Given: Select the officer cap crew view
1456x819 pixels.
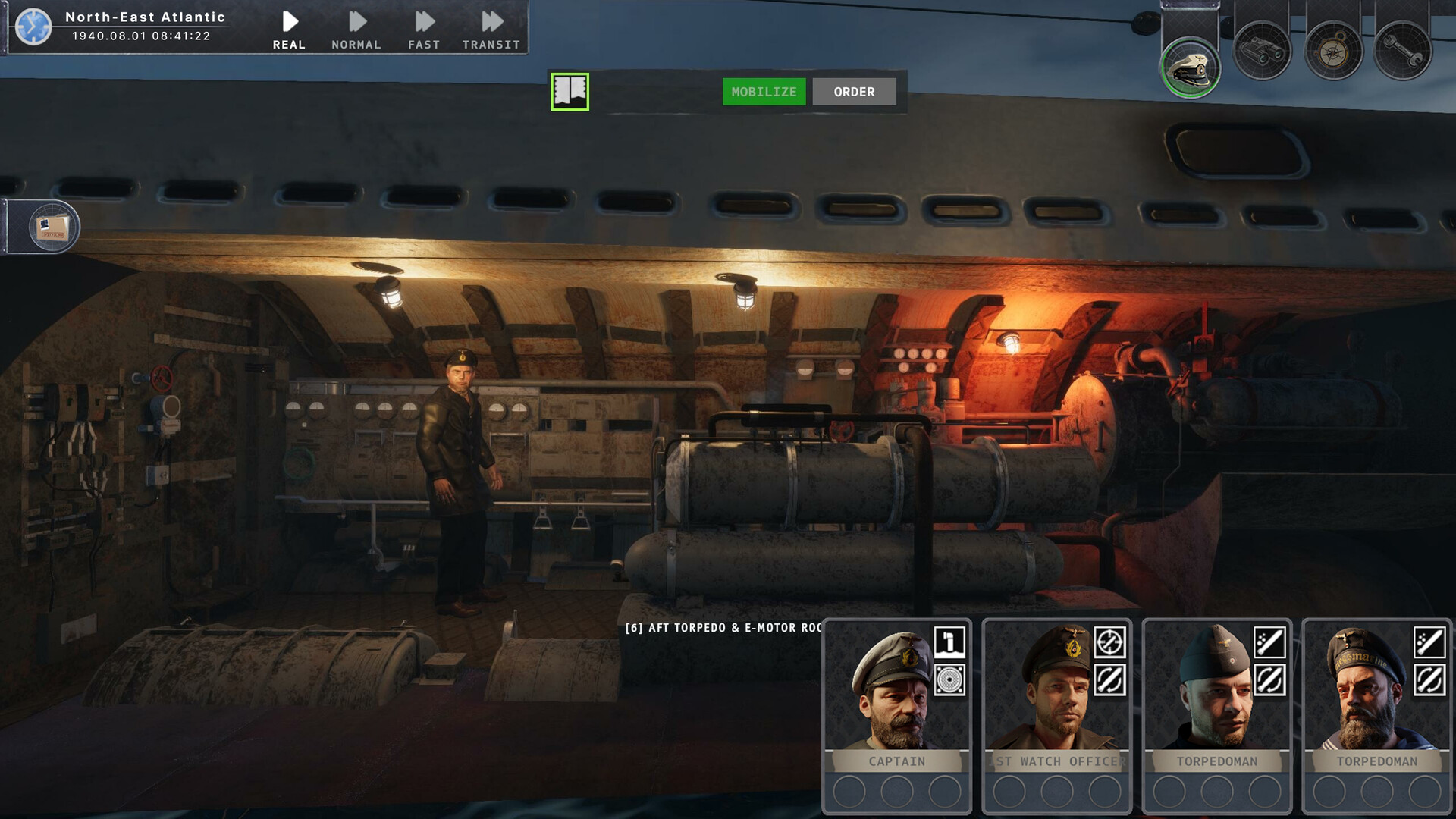Looking at the screenshot, I should (1191, 67).
